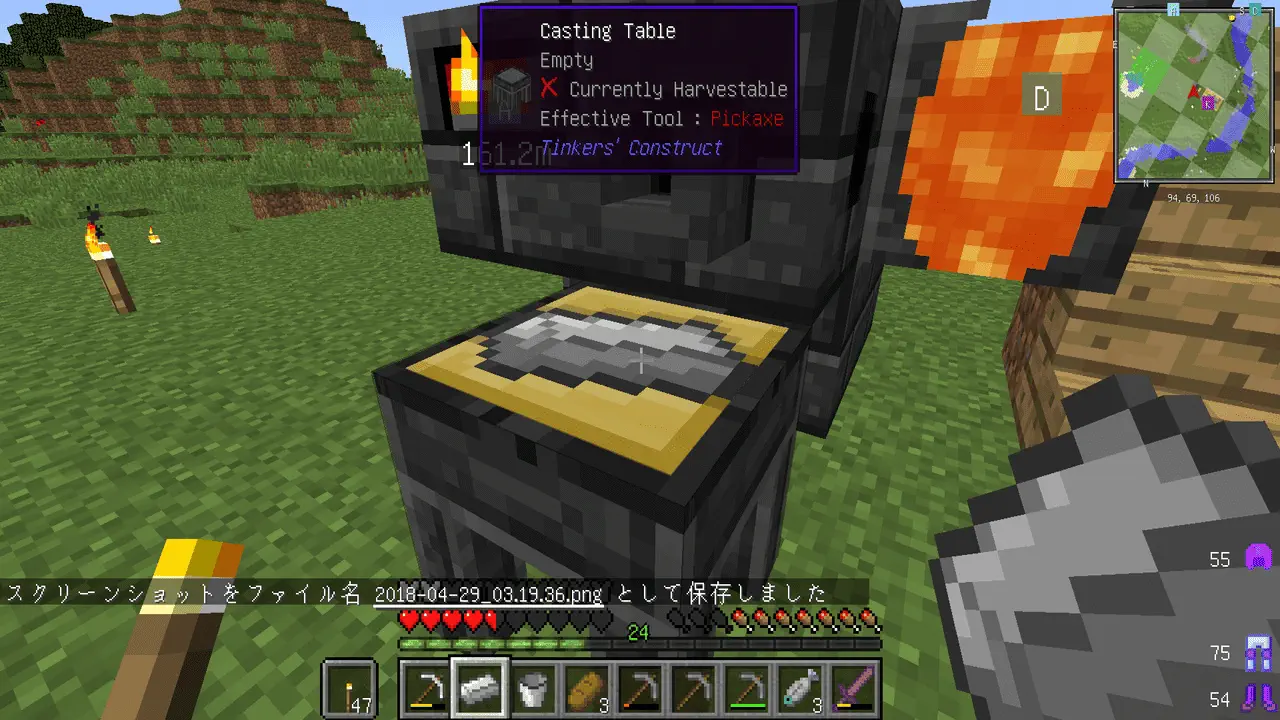Select the pickaxe with the green durability bar
This screenshot has height=720, width=1280.
[x=750, y=689]
